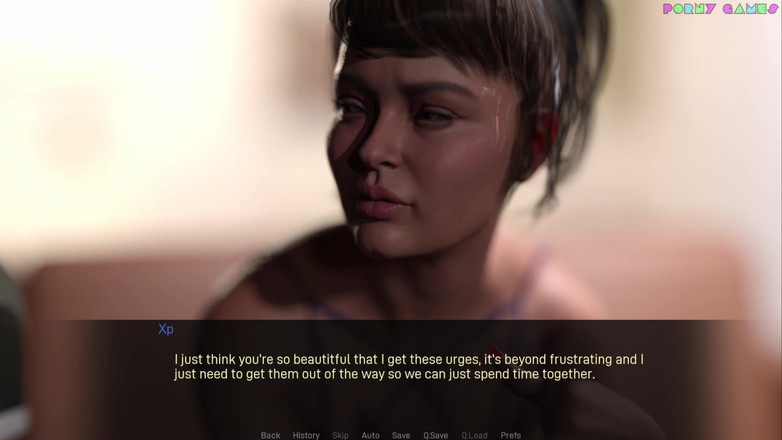Open the Prefs settings menu

tap(510, 435)
